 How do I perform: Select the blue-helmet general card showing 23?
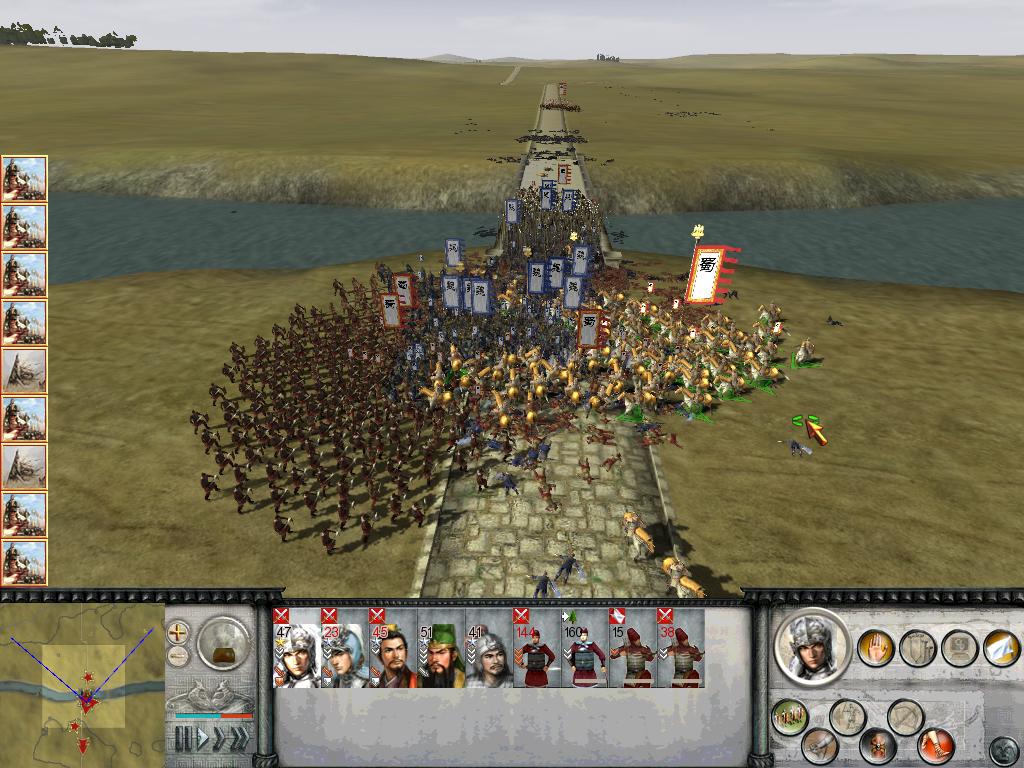[x=344, y=648]
